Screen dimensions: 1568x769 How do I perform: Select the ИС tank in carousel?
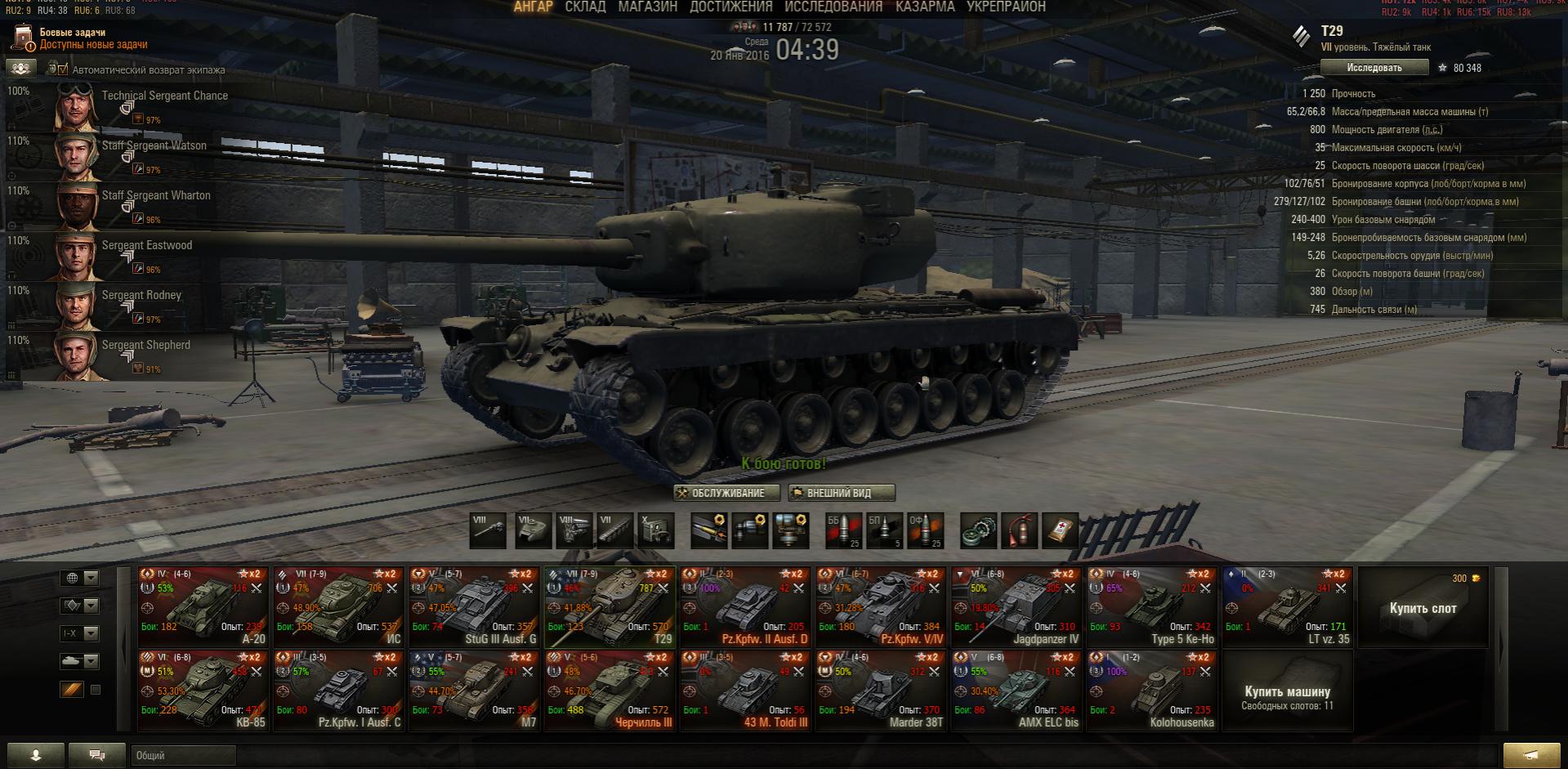pos(338,606)
